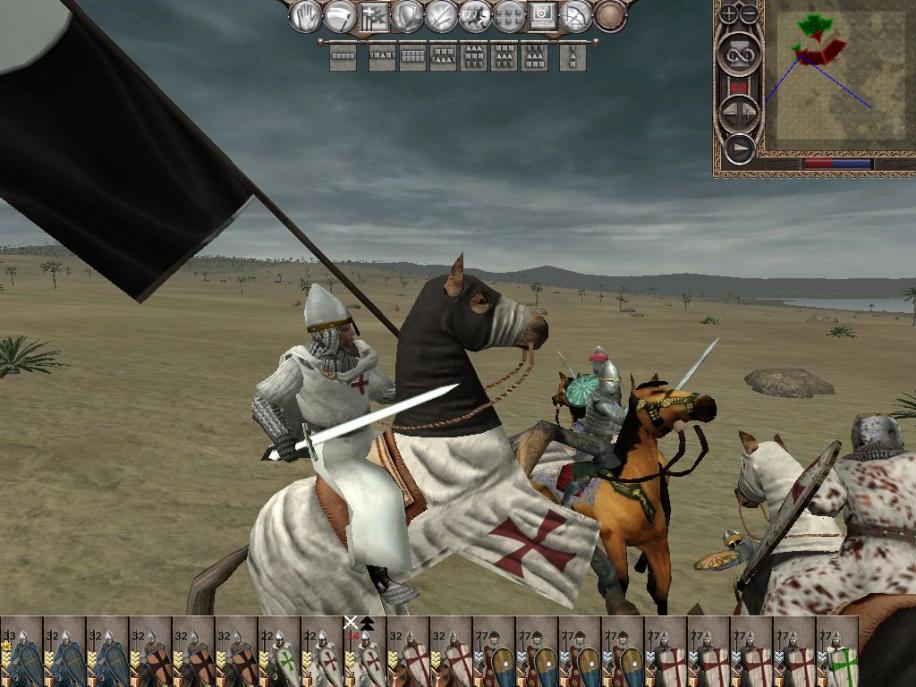The height and width of the screenshot is (687, 916).
Task: Click the play arrow button beside minimap
Action: (740, 149)
